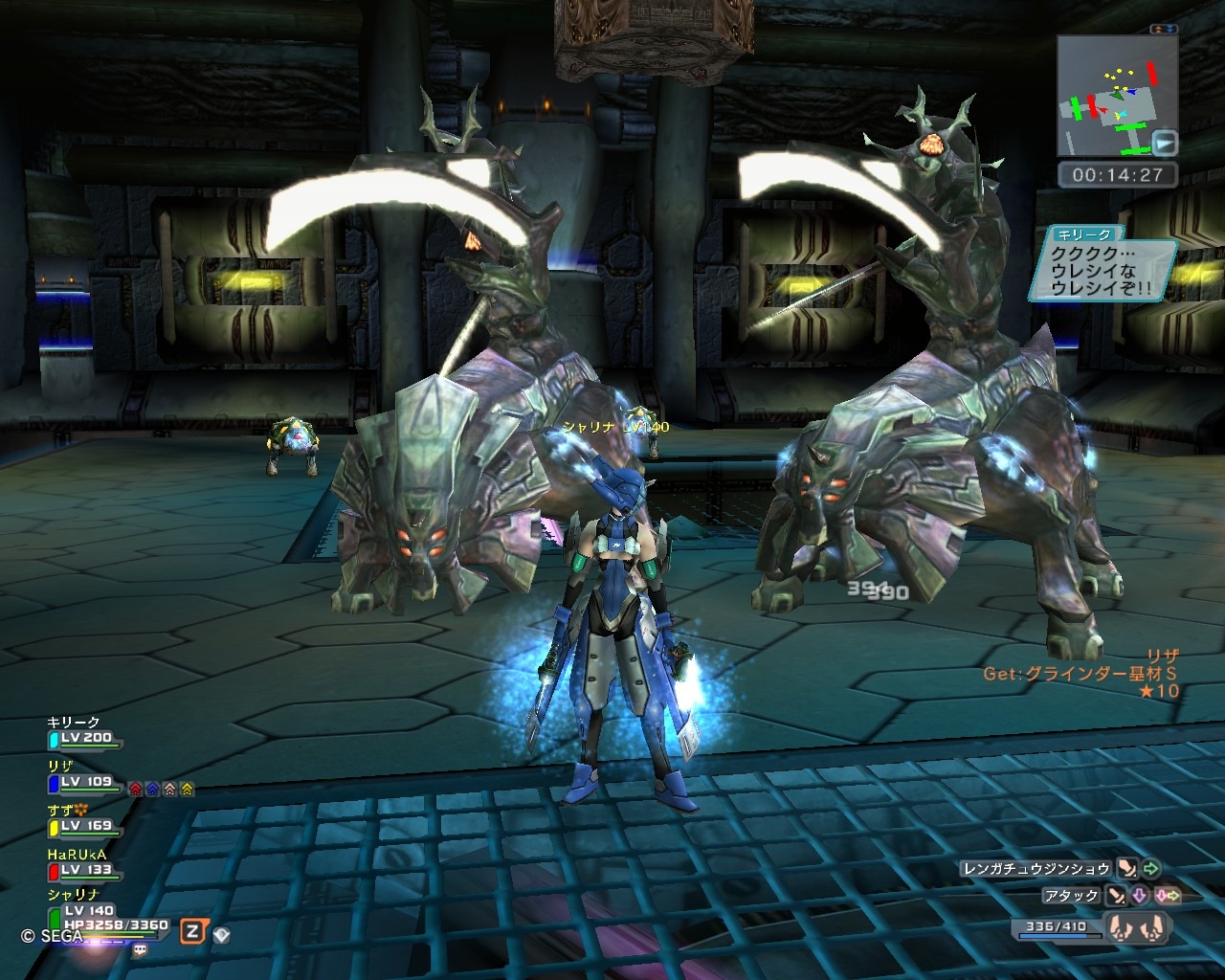Click the minimap's arrow toggle button

[1165, 144]
